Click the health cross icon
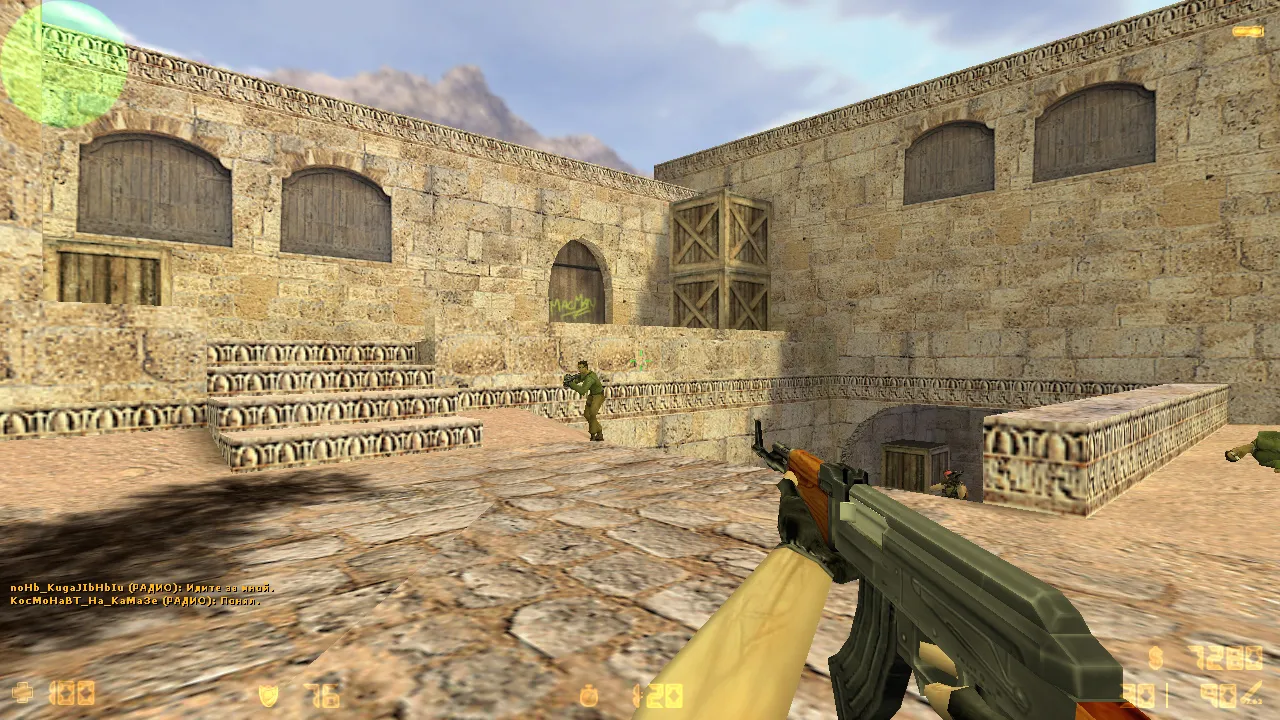The width and height of the screenshot is (1280, 720). [x=22, y=693]
